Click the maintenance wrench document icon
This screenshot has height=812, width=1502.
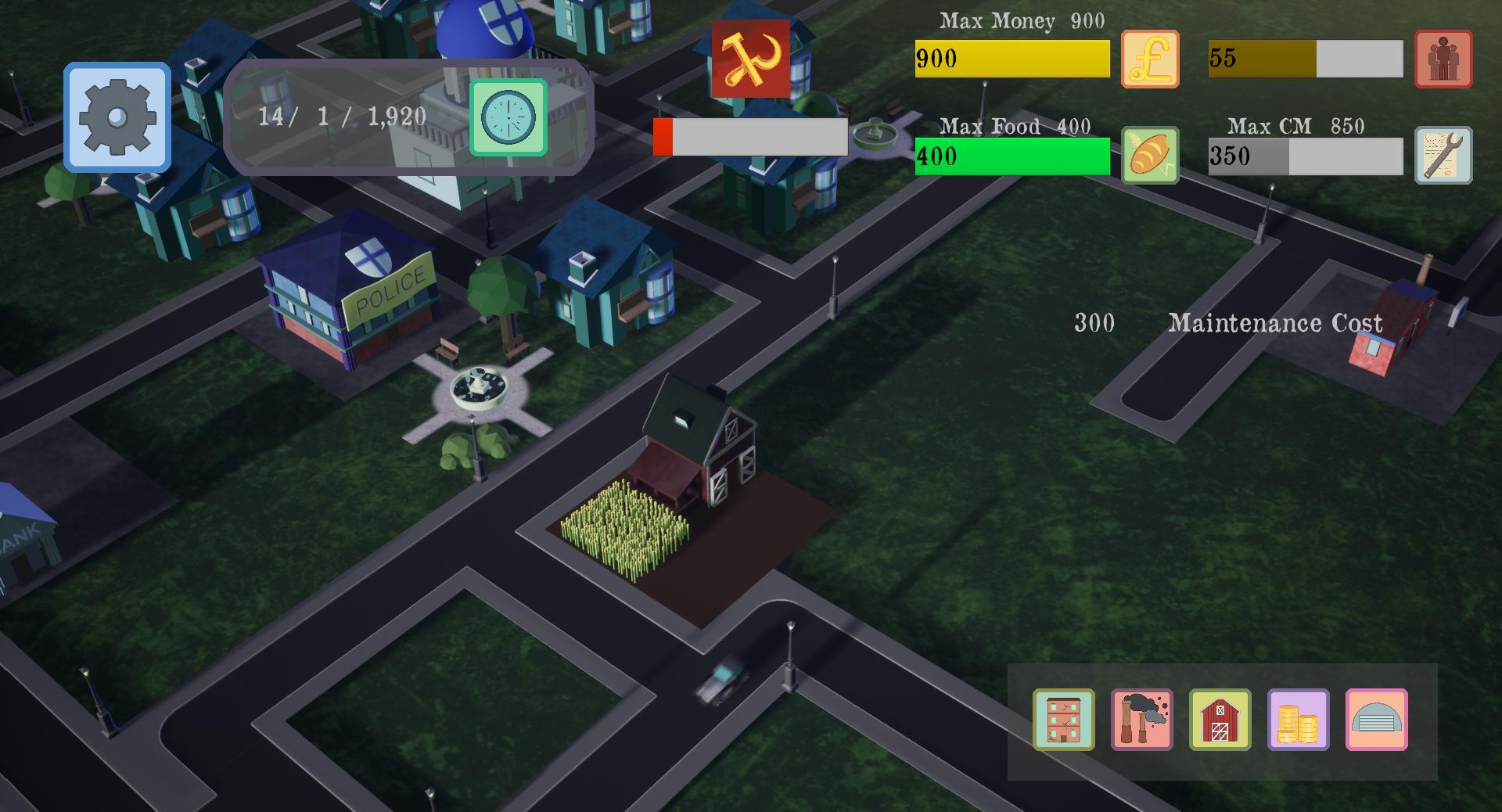click(1443, 154)
